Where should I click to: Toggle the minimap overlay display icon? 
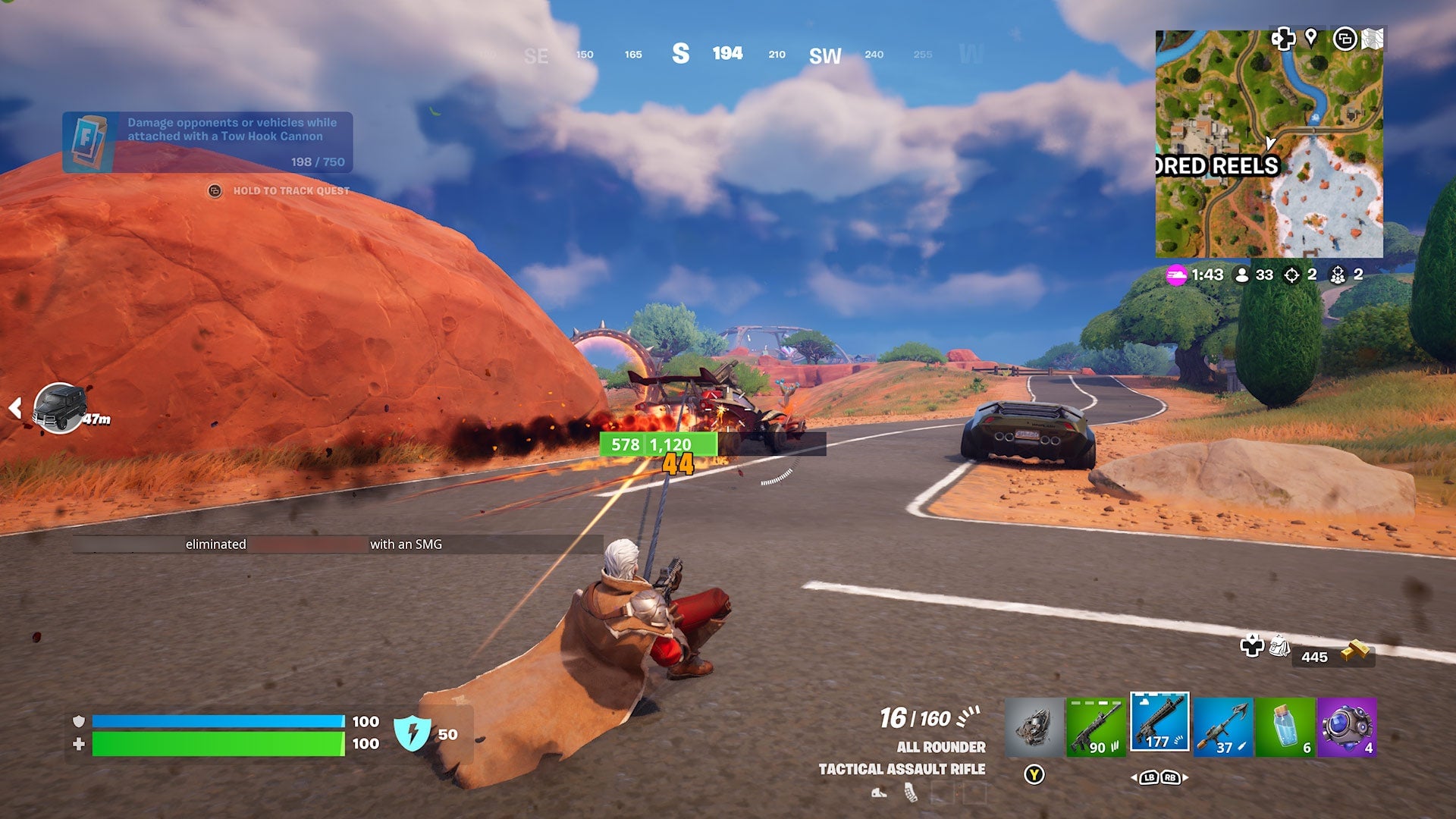click(x=1347, y=36)
